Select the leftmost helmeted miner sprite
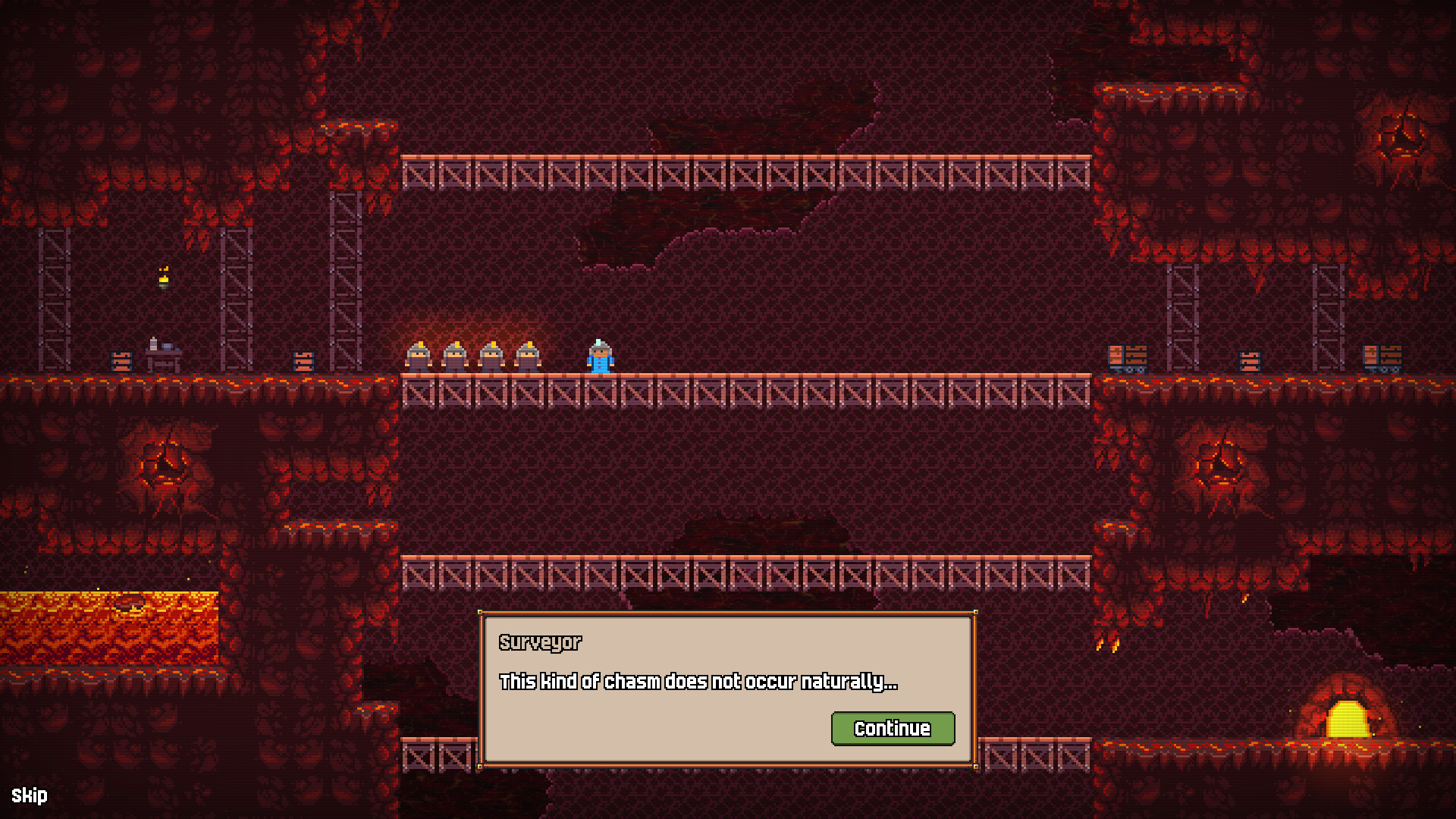This screenshot has width=1456, height=819. (x=419, y=356)
